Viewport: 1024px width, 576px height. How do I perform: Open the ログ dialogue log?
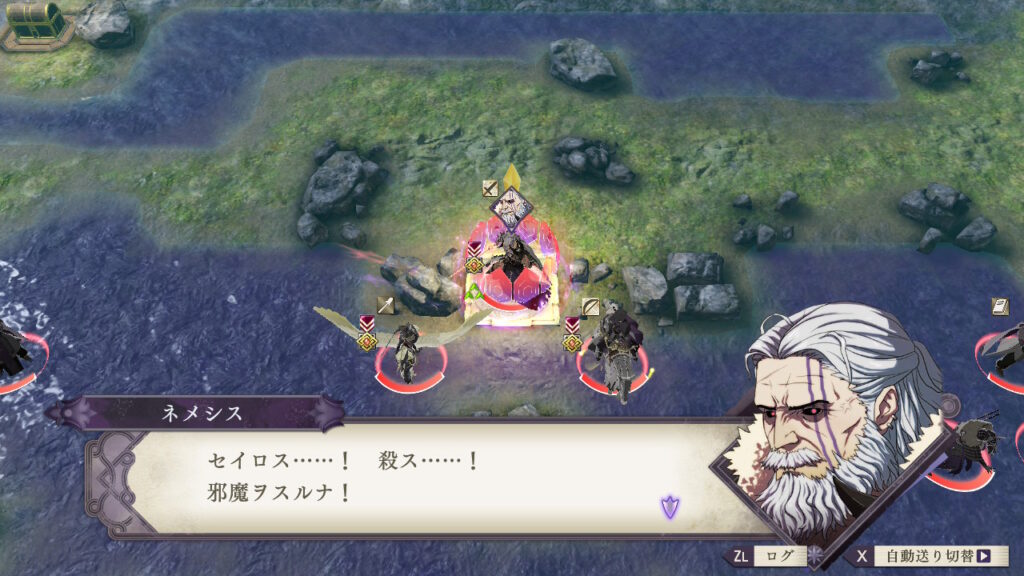pyautogui.click(x=775, y=556)
